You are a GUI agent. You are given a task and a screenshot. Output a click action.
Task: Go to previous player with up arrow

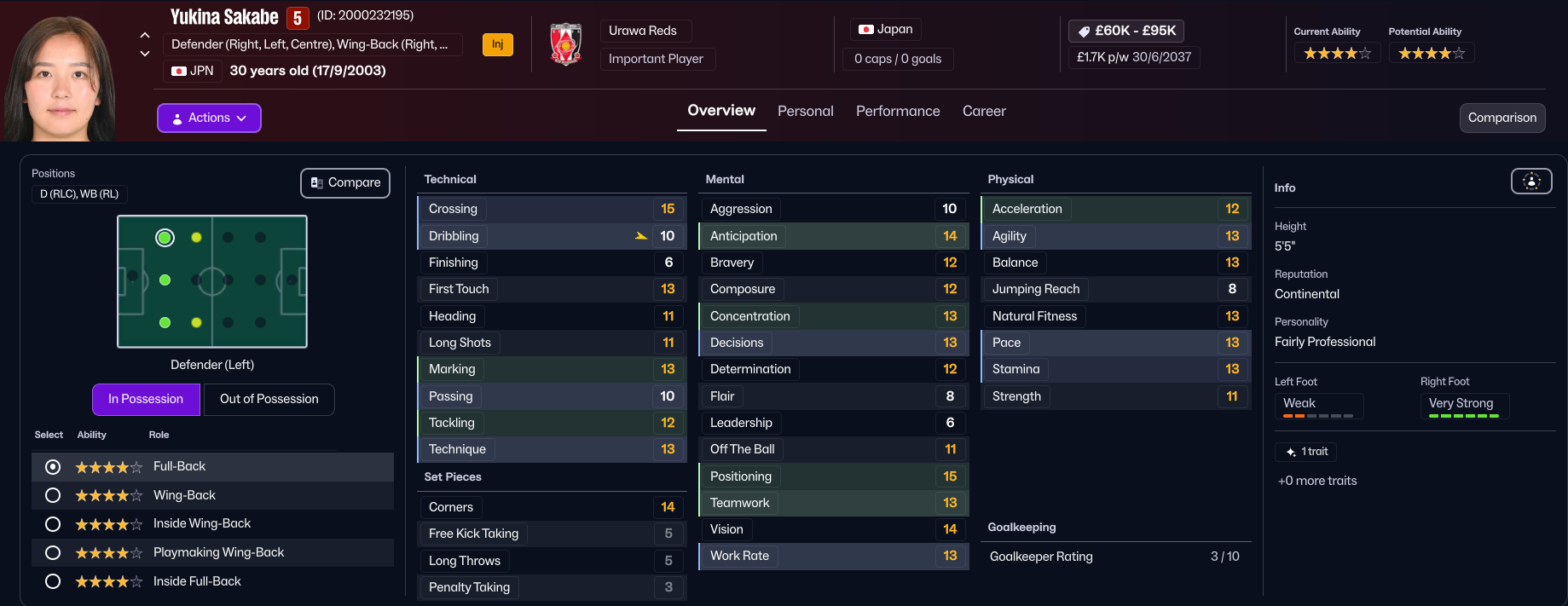point(145,36)
